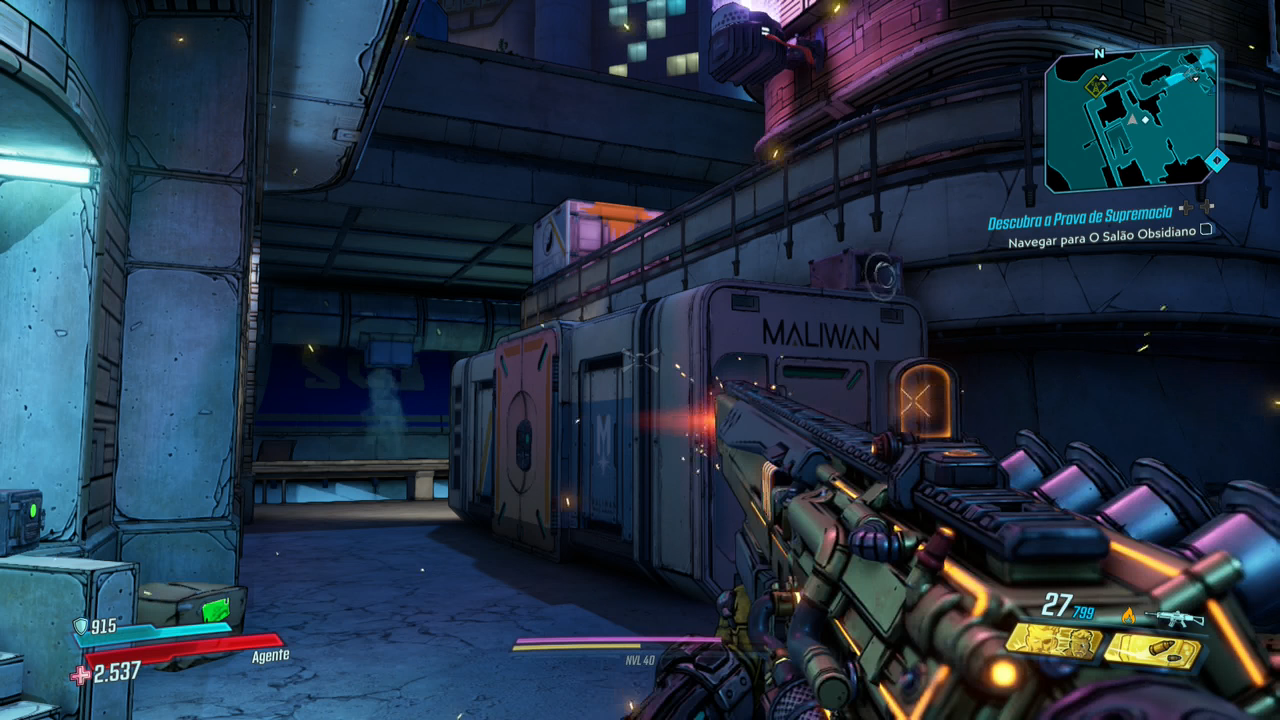Click the shield icon beside 915
The height and width of the screenshot is (720, 1280).
click(x=81, y=627)
